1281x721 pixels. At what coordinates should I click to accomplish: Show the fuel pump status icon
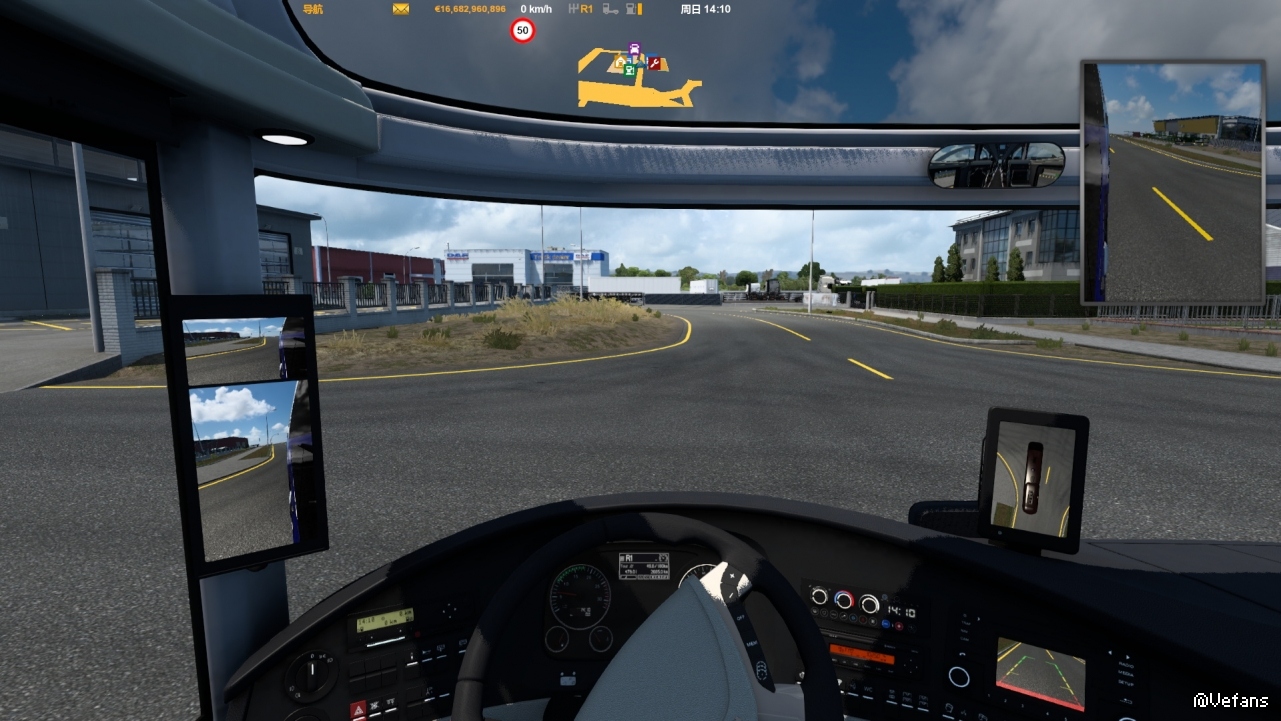pos(632,9)
